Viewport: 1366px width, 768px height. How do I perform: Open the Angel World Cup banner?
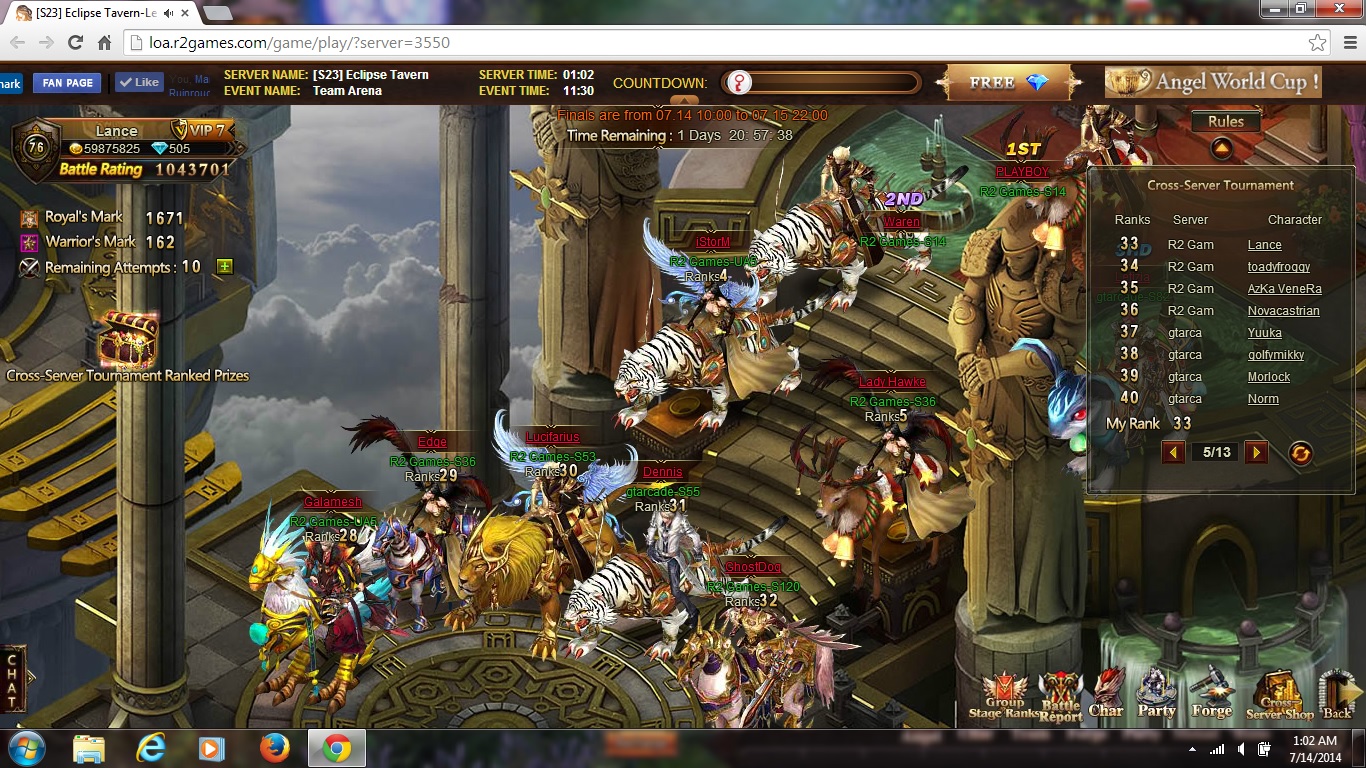click(1213, 82)
